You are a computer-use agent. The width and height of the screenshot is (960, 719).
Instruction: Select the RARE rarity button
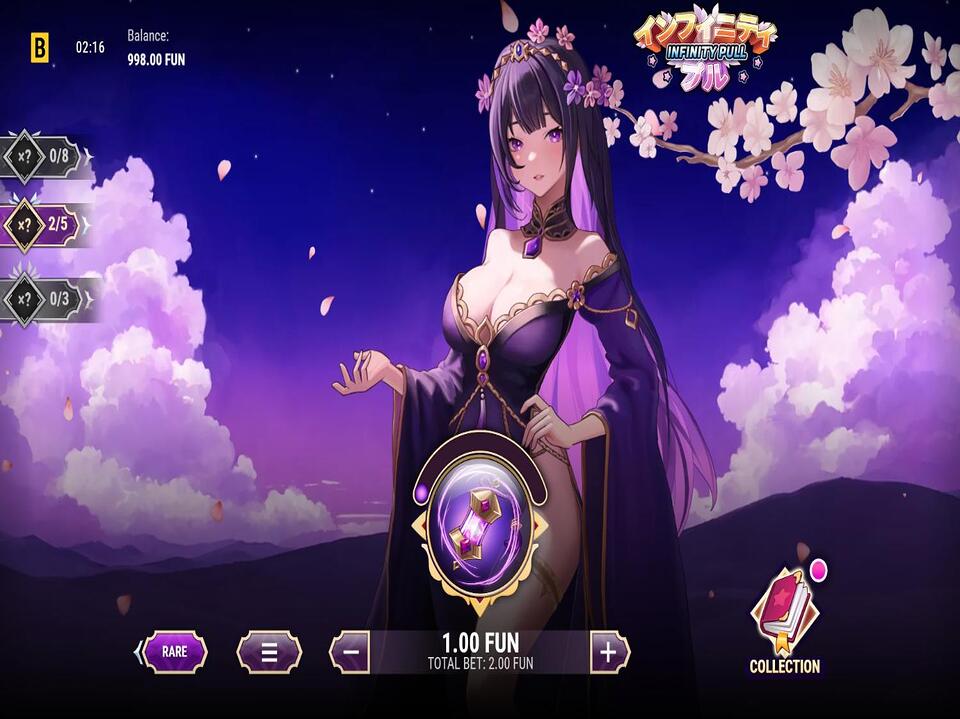pos(174,651)
